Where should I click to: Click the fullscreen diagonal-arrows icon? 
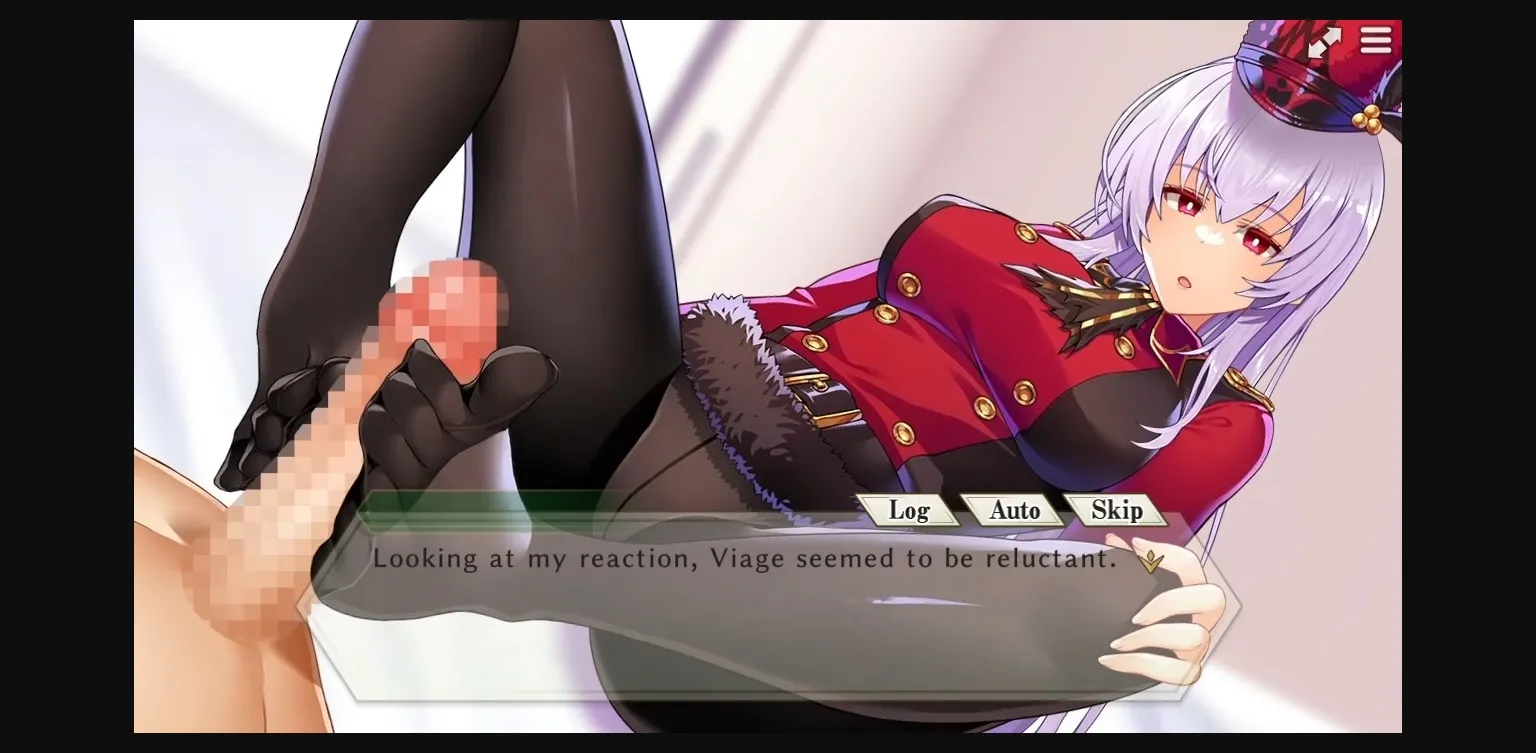click(x=1326, y=40)
